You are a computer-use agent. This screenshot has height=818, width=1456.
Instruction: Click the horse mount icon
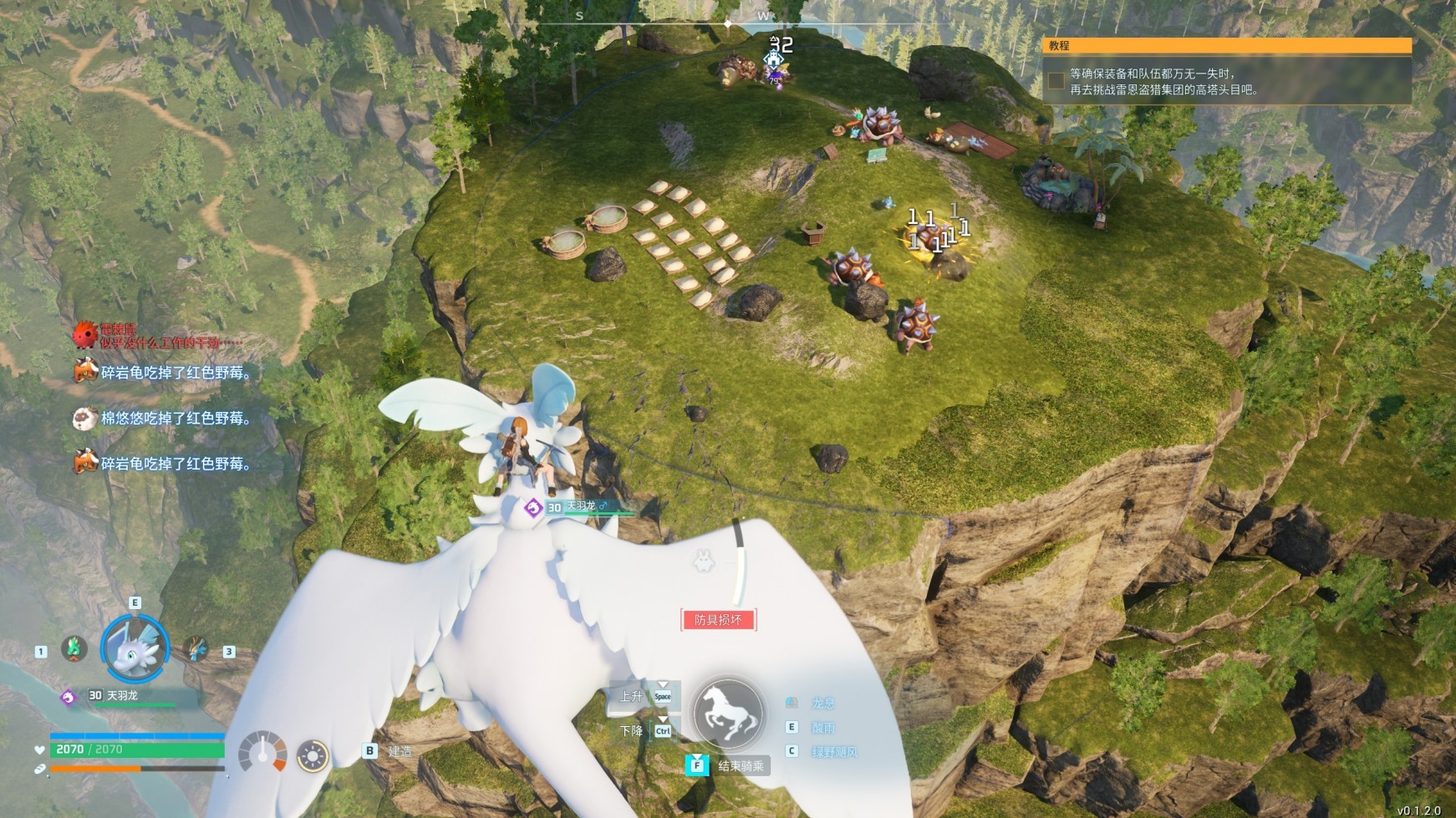pos(729,713)
